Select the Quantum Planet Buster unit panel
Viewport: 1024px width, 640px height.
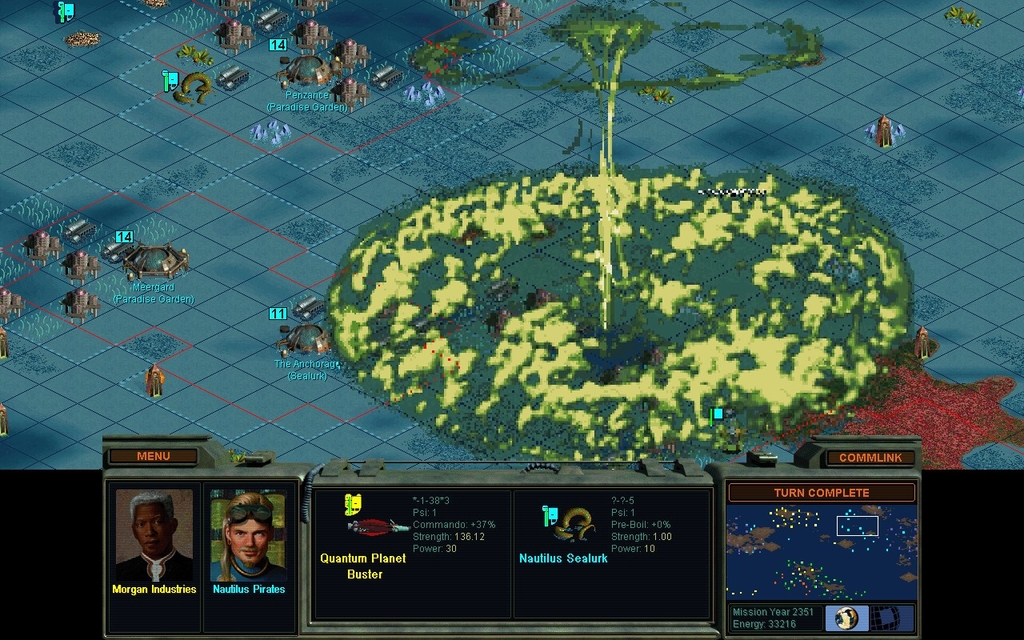pyautogui.click(x=412, y=553)
